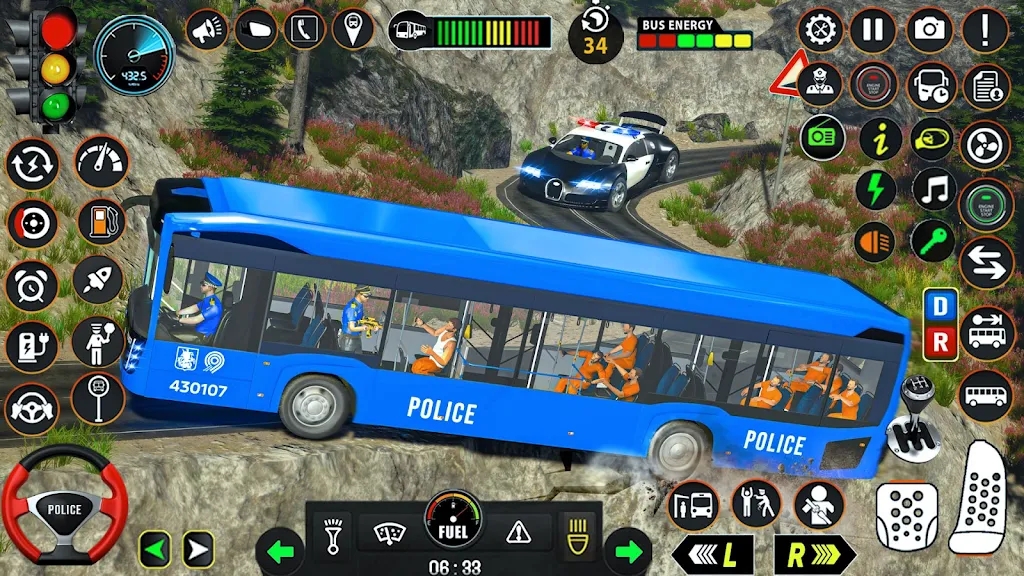Screen dimensions: 1024x576
Task: Toggle the hazard warning triangle
Action: click(517, 531)
